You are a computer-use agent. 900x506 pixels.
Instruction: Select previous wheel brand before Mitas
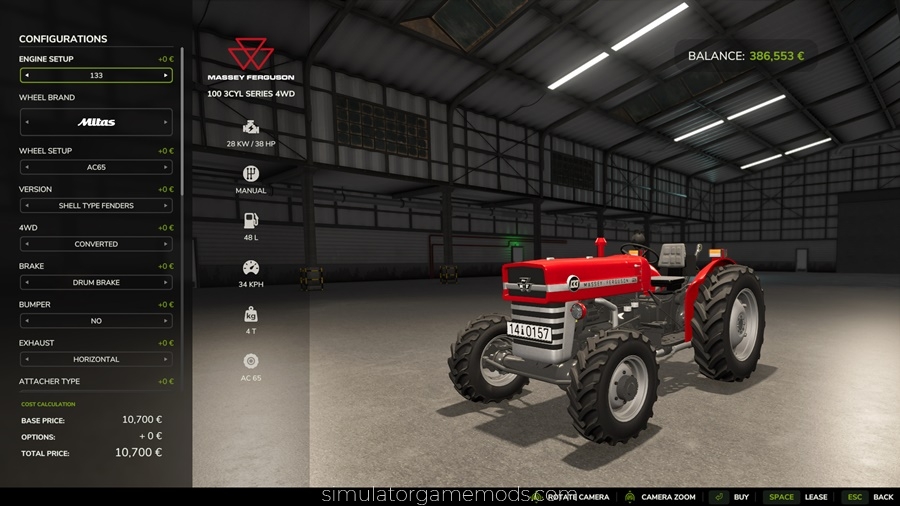(x=26, y=122)
